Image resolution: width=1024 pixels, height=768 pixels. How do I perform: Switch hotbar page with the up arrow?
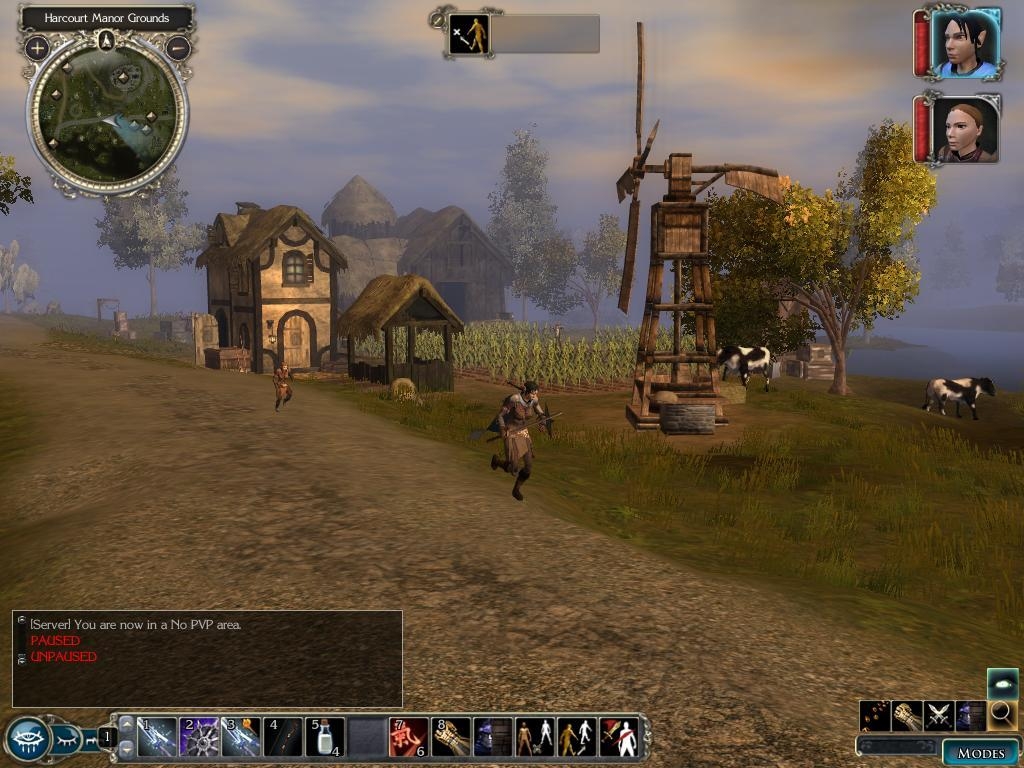click(x=126, y=723)
